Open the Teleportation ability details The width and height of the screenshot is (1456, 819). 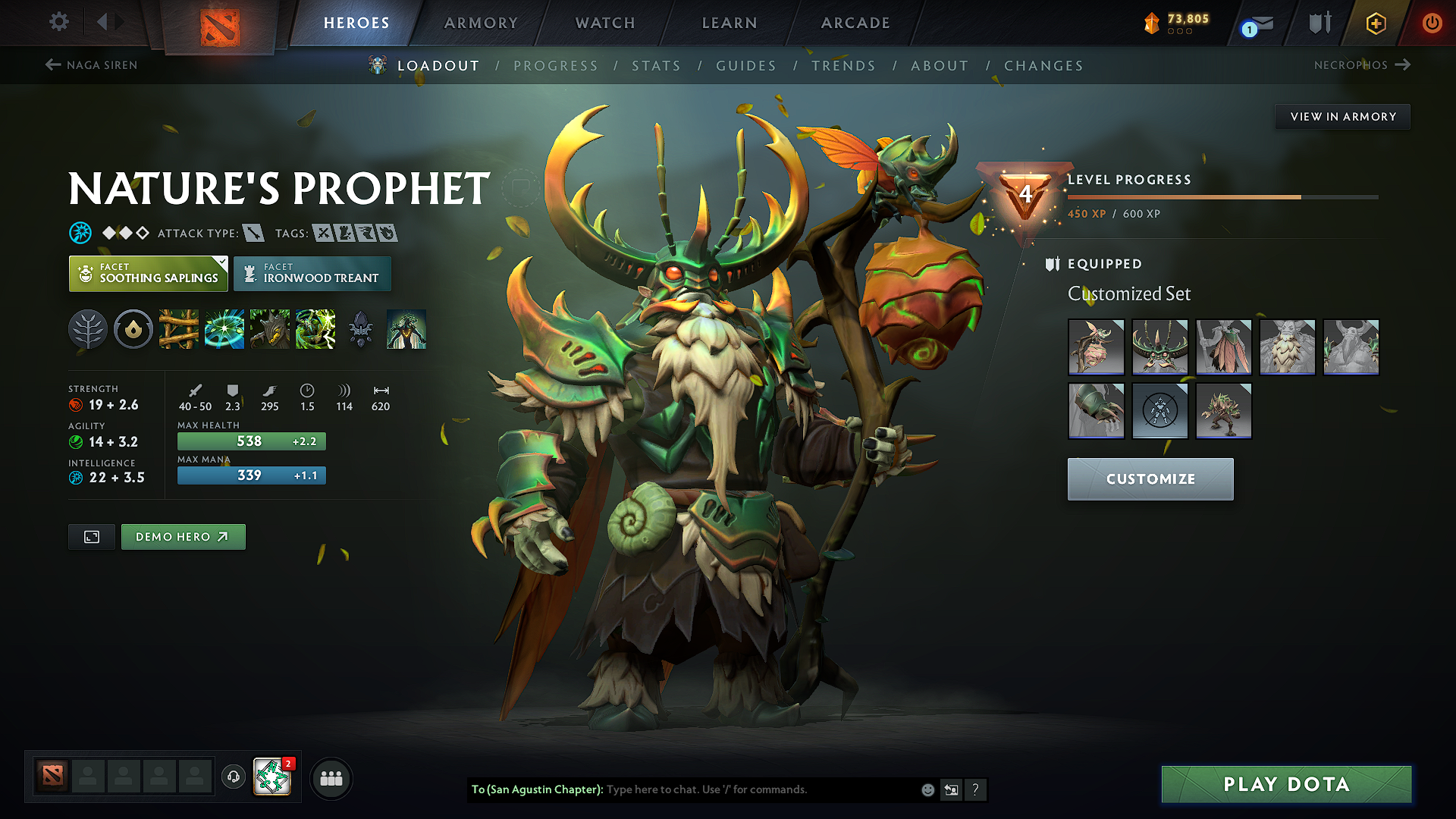(224, 328)
